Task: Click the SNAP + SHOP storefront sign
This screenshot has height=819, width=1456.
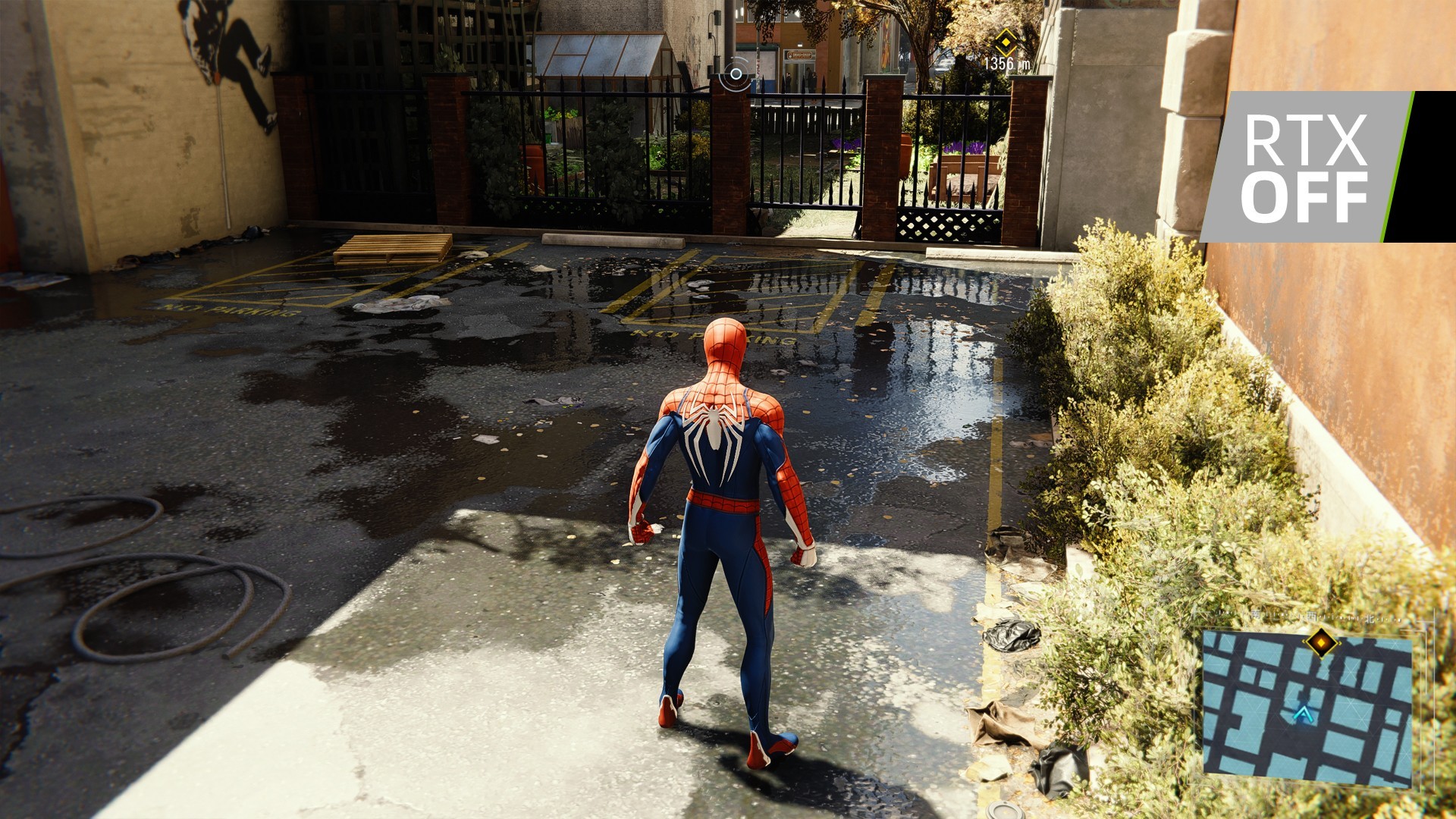Action: click(799, 55)
